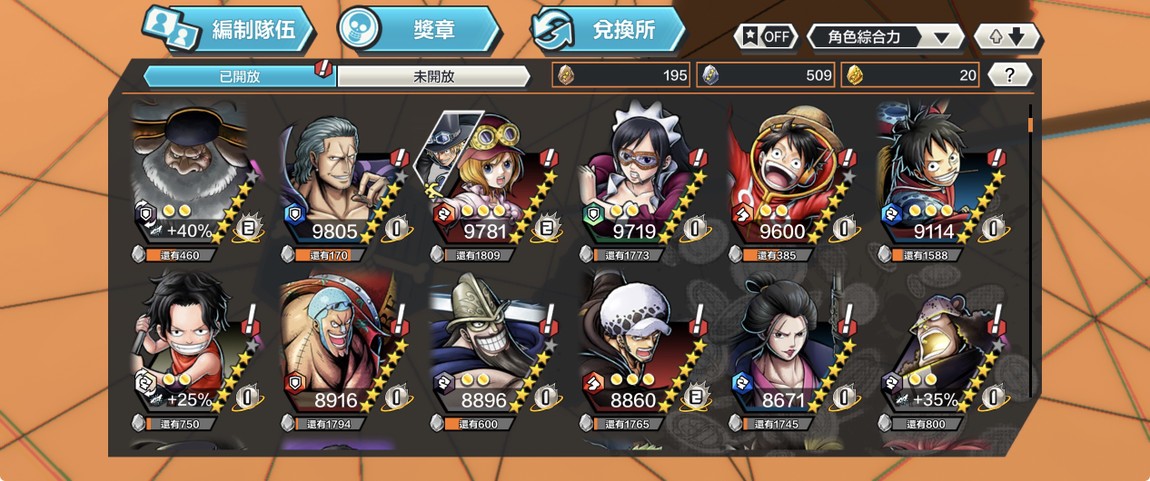Open the 編制隊伍 team formation menu

point(228,30)
